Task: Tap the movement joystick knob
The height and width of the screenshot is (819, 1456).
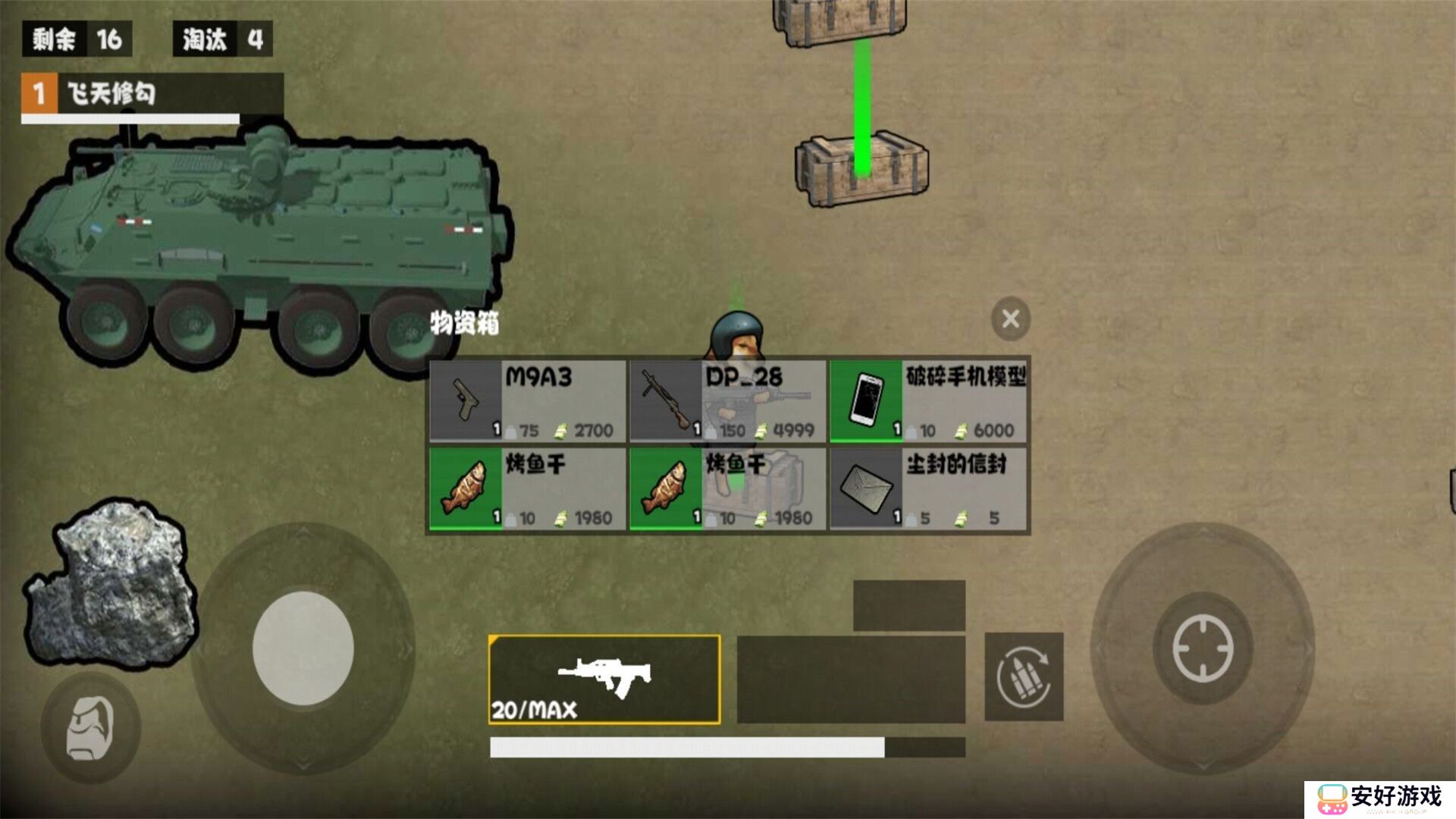Action: (x=303, y=648)
